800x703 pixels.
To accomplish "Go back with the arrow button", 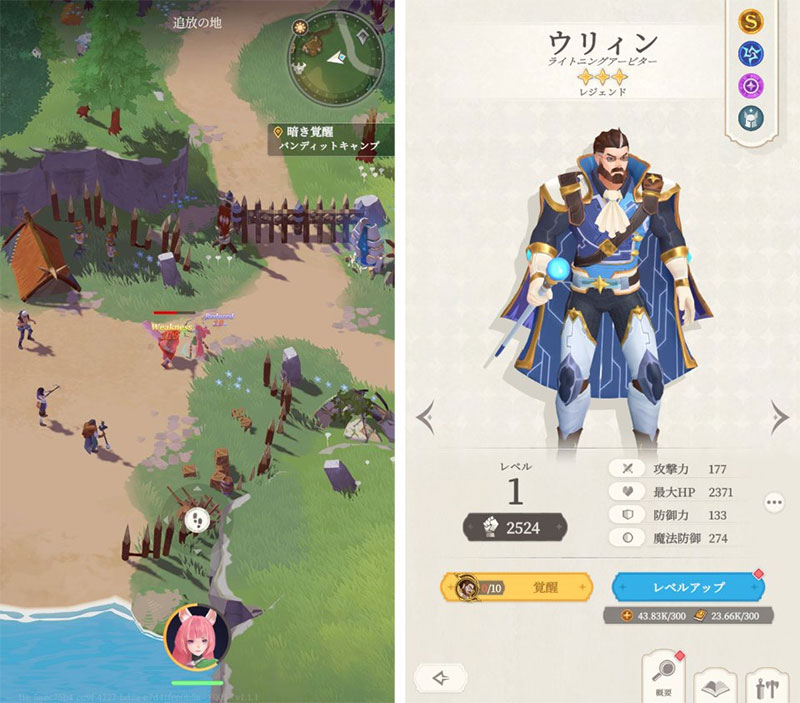I will [440, 677].
